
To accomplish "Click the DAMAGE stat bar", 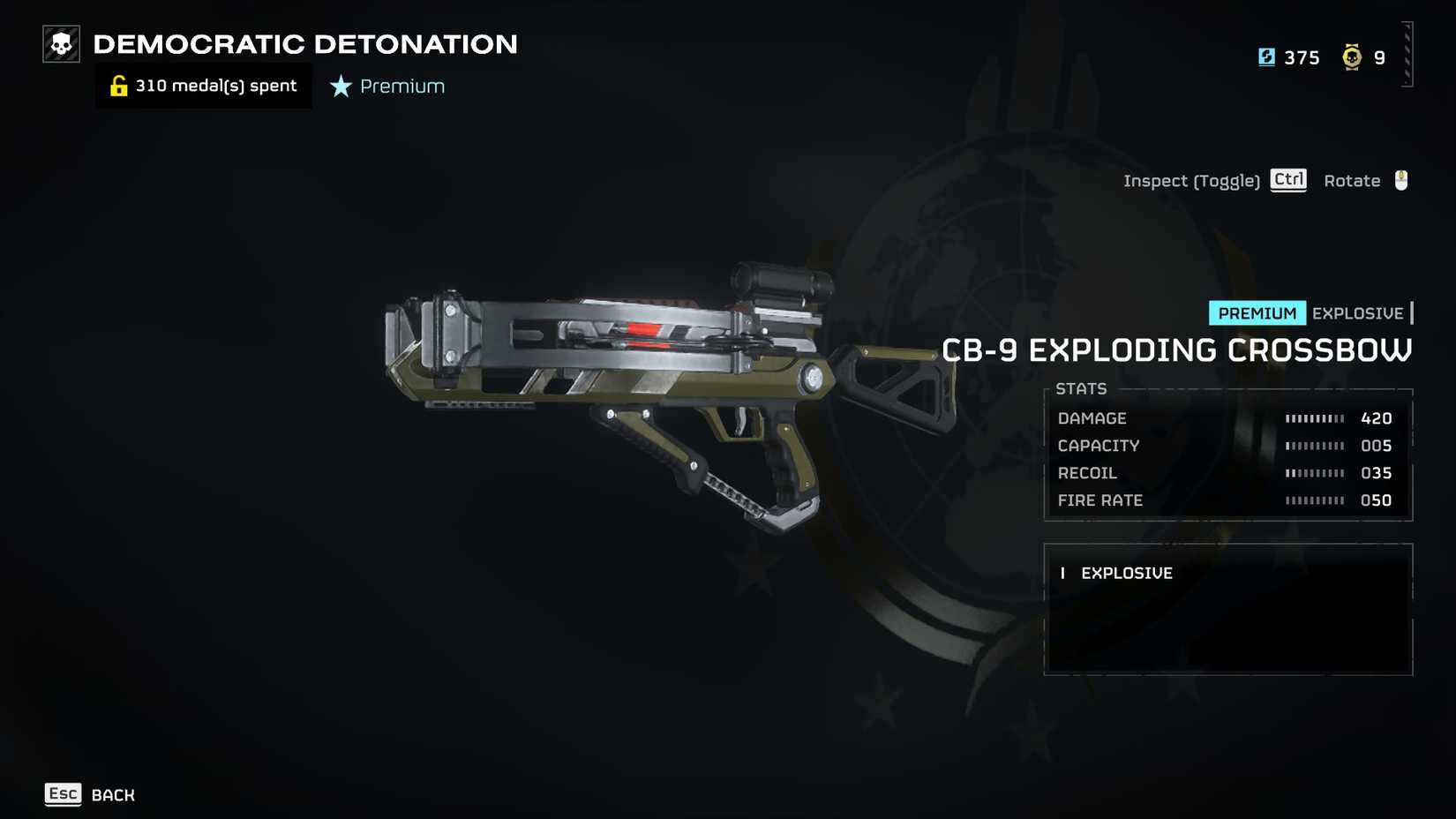I will coord(1317,418).
